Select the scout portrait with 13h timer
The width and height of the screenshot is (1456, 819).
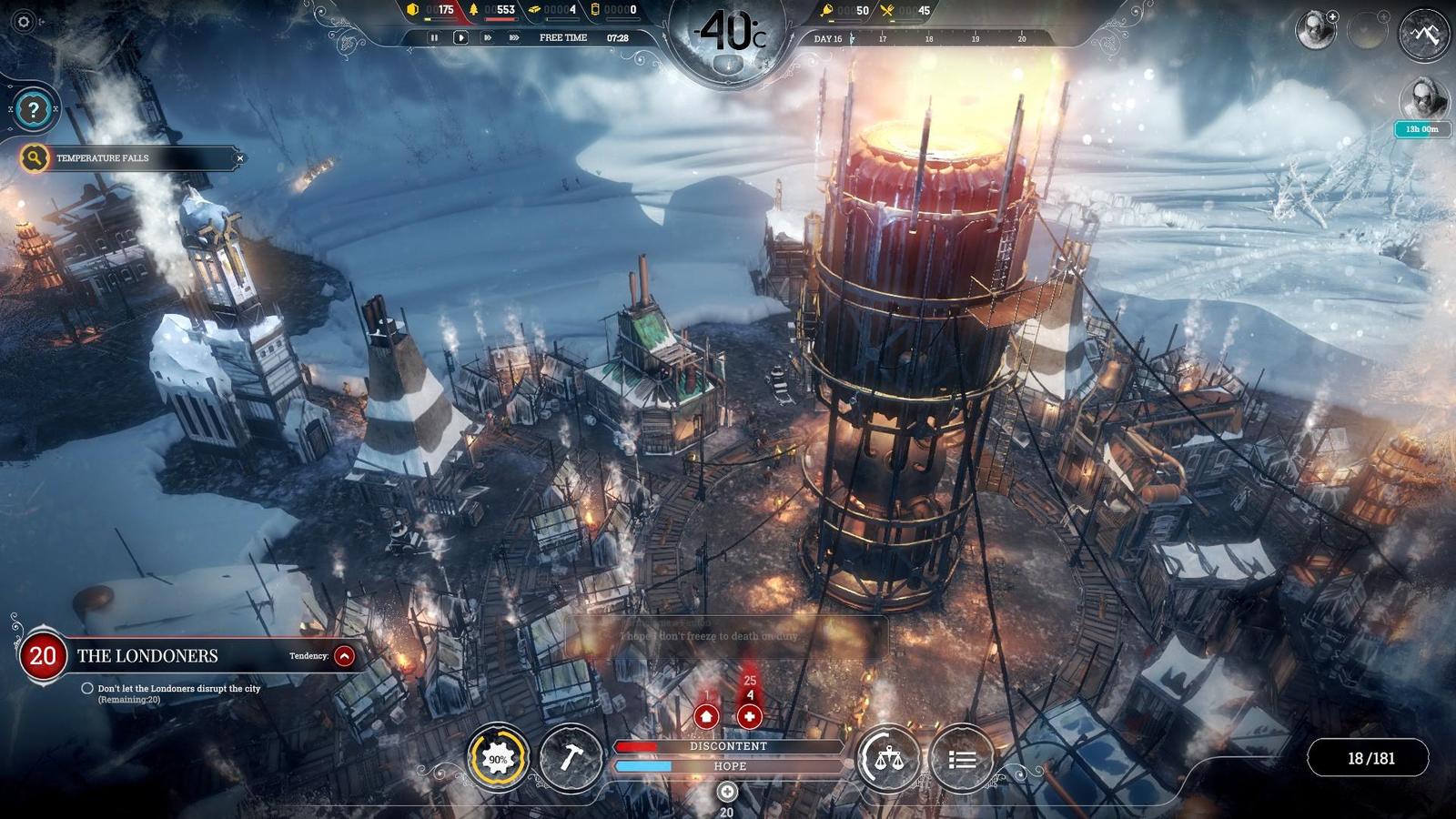click(1422, 100)
